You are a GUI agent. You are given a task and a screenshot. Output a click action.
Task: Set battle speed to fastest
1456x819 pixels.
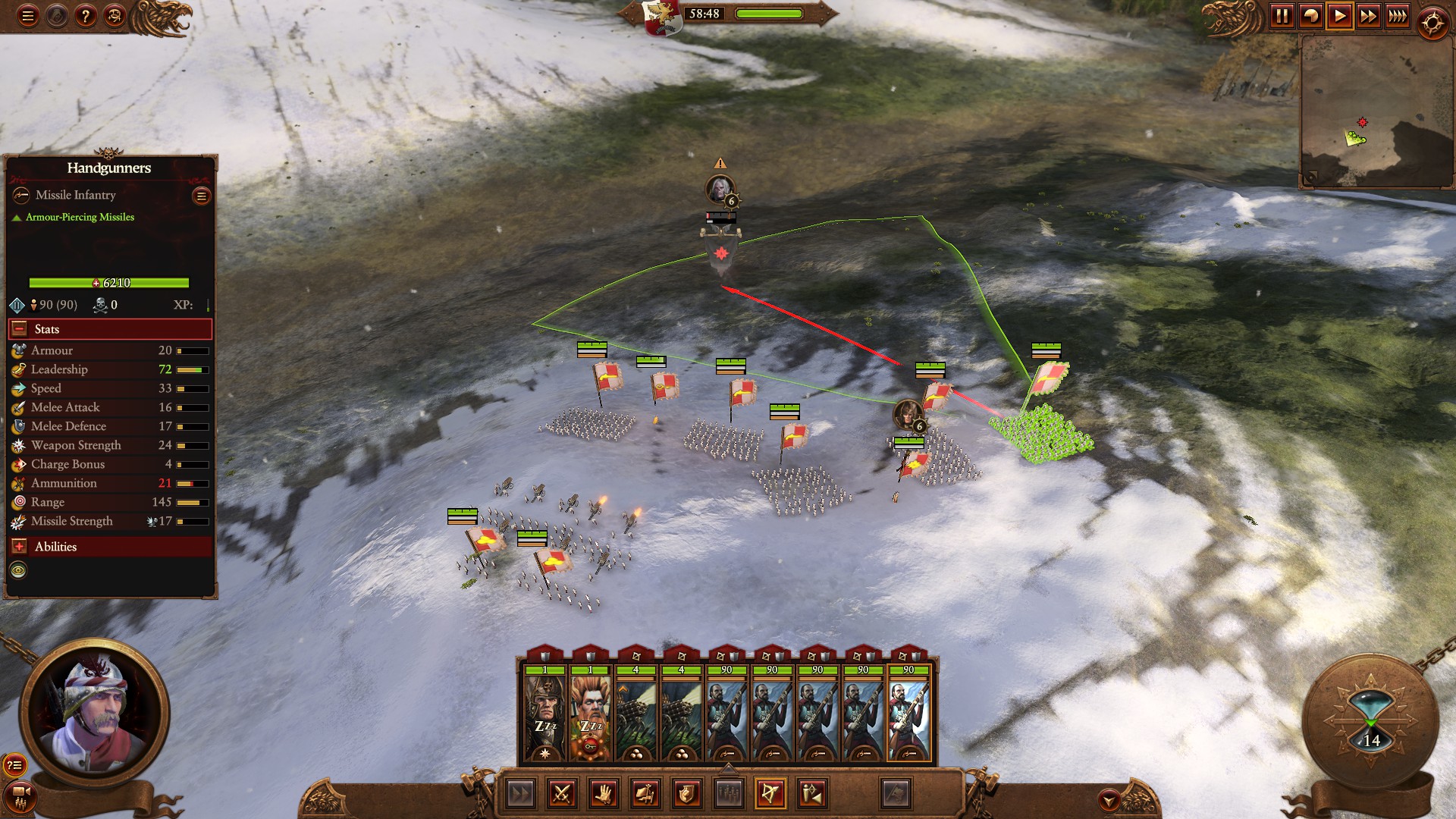[1397, 16]
